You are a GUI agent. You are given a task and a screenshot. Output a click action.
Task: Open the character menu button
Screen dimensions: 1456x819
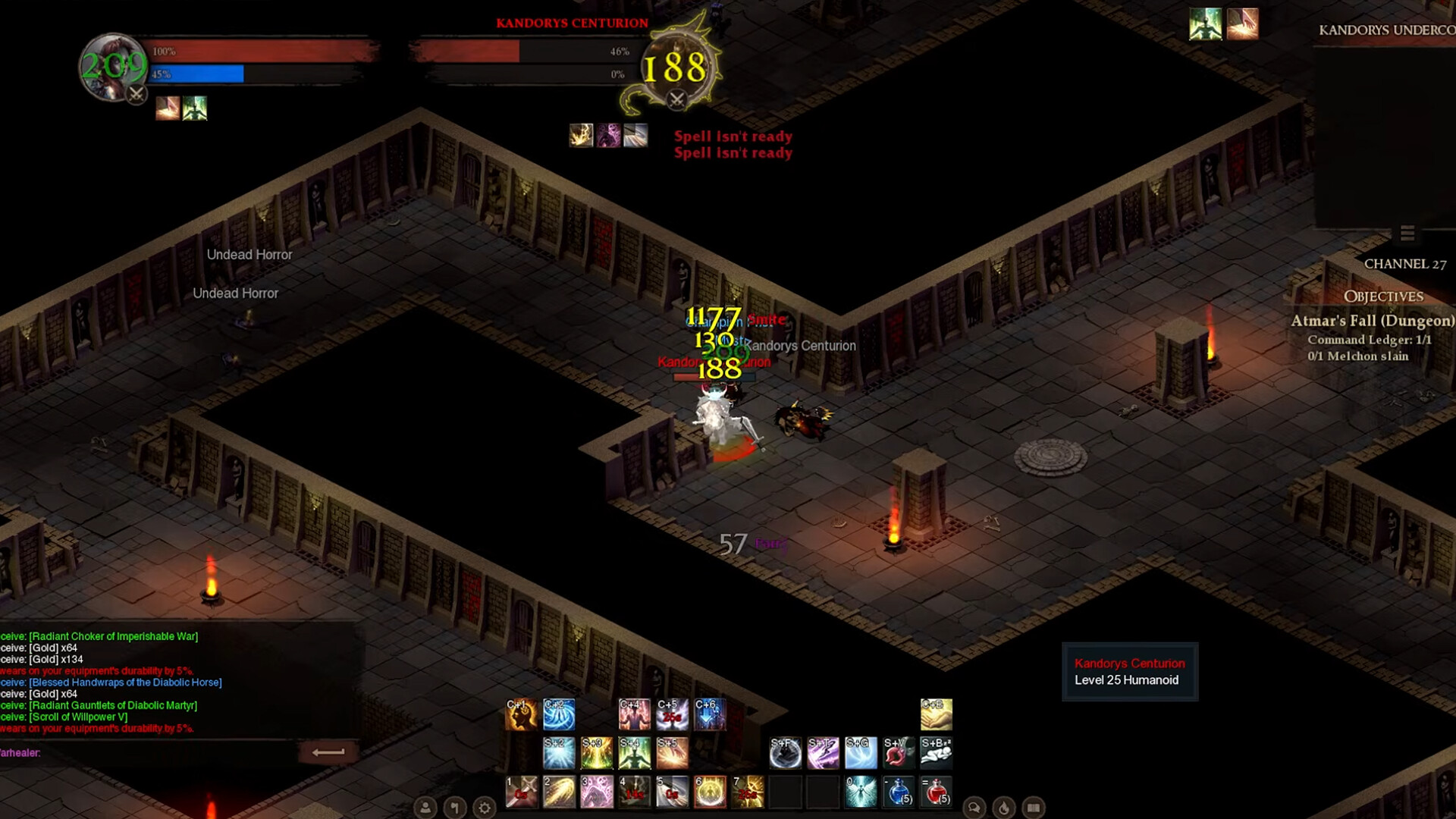[425, 808]
